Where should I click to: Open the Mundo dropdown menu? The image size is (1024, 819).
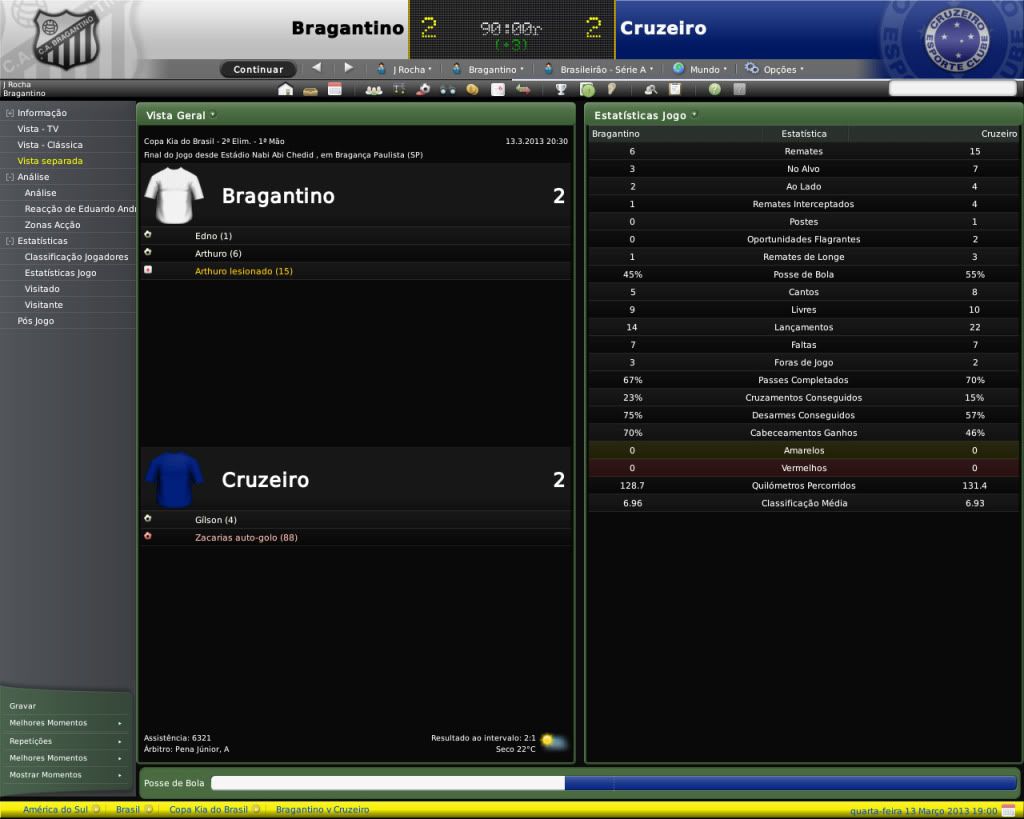[701, 70]
